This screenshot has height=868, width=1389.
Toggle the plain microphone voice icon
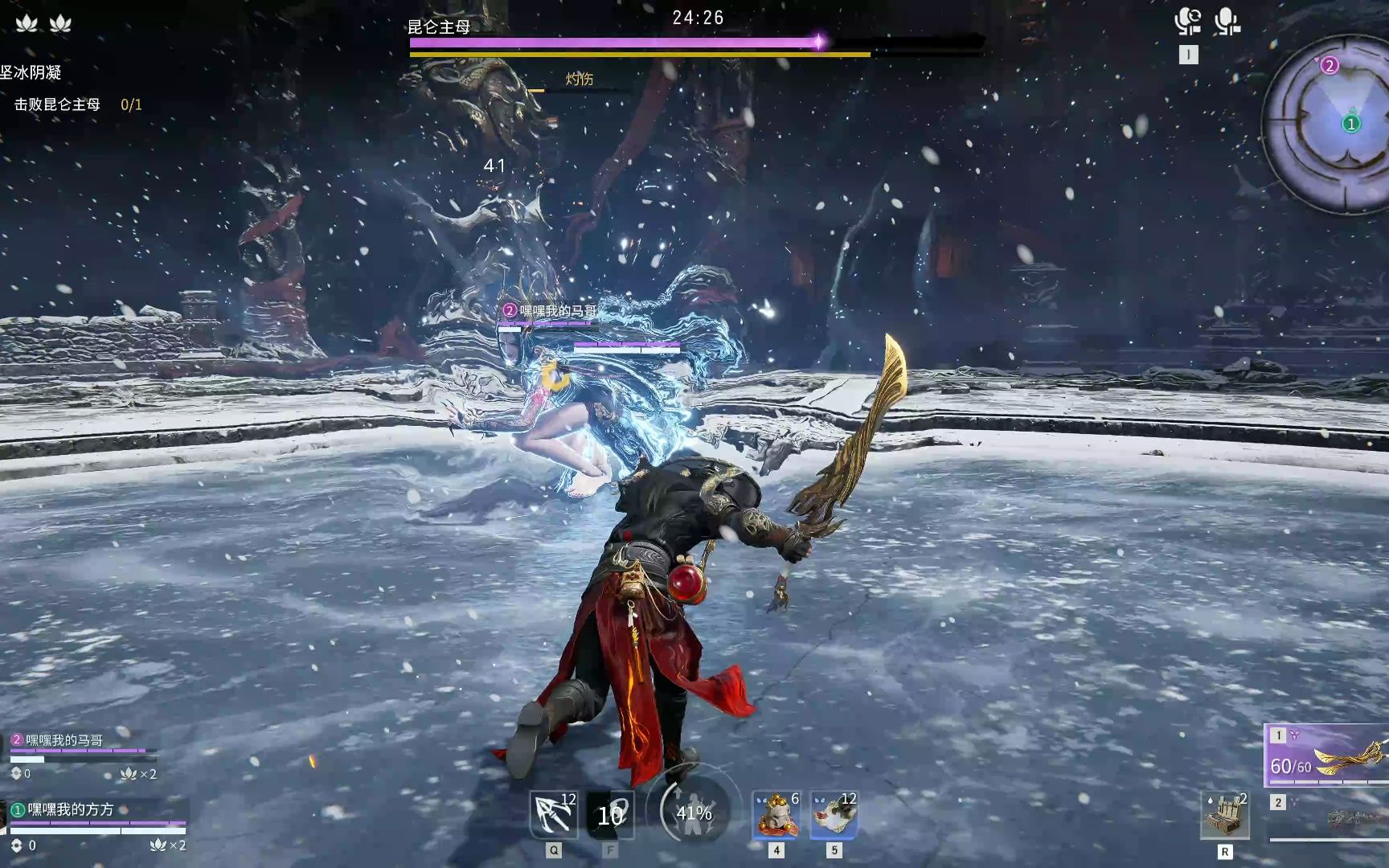1227,22
